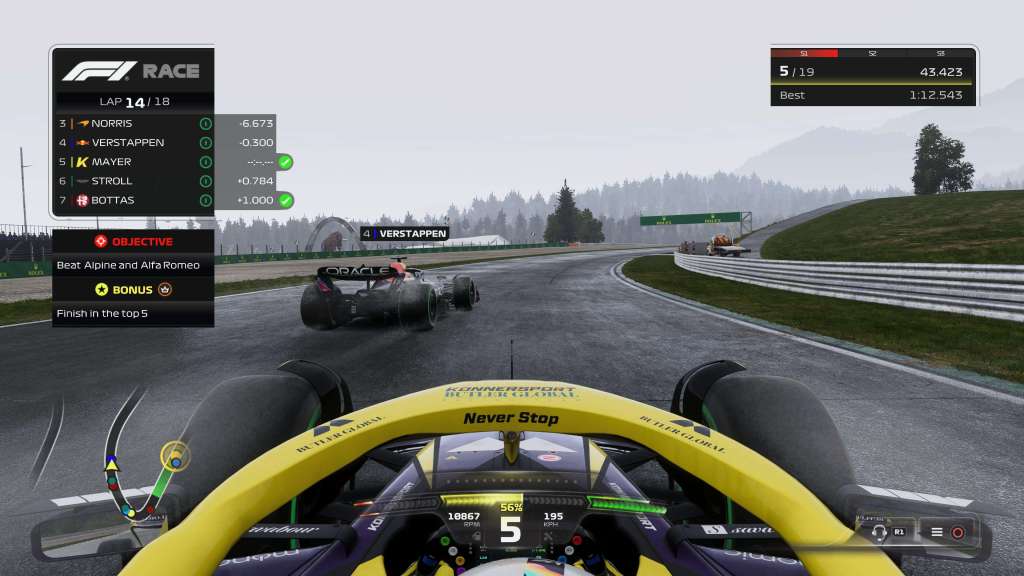Click the green checkmark beside Bottas
Screen dimensions: 1024x576
point(285,200)
